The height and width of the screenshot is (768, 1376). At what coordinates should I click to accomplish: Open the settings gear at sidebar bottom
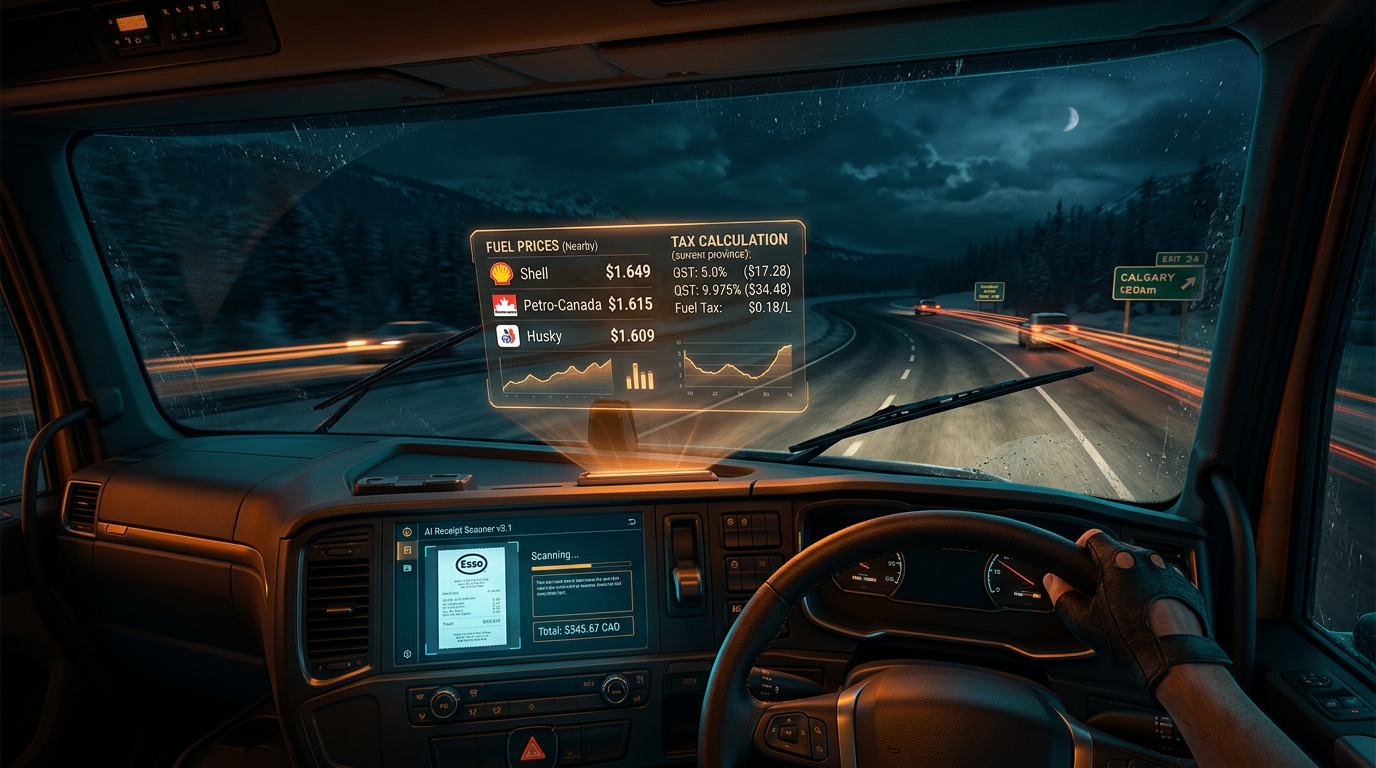[407, 654]
